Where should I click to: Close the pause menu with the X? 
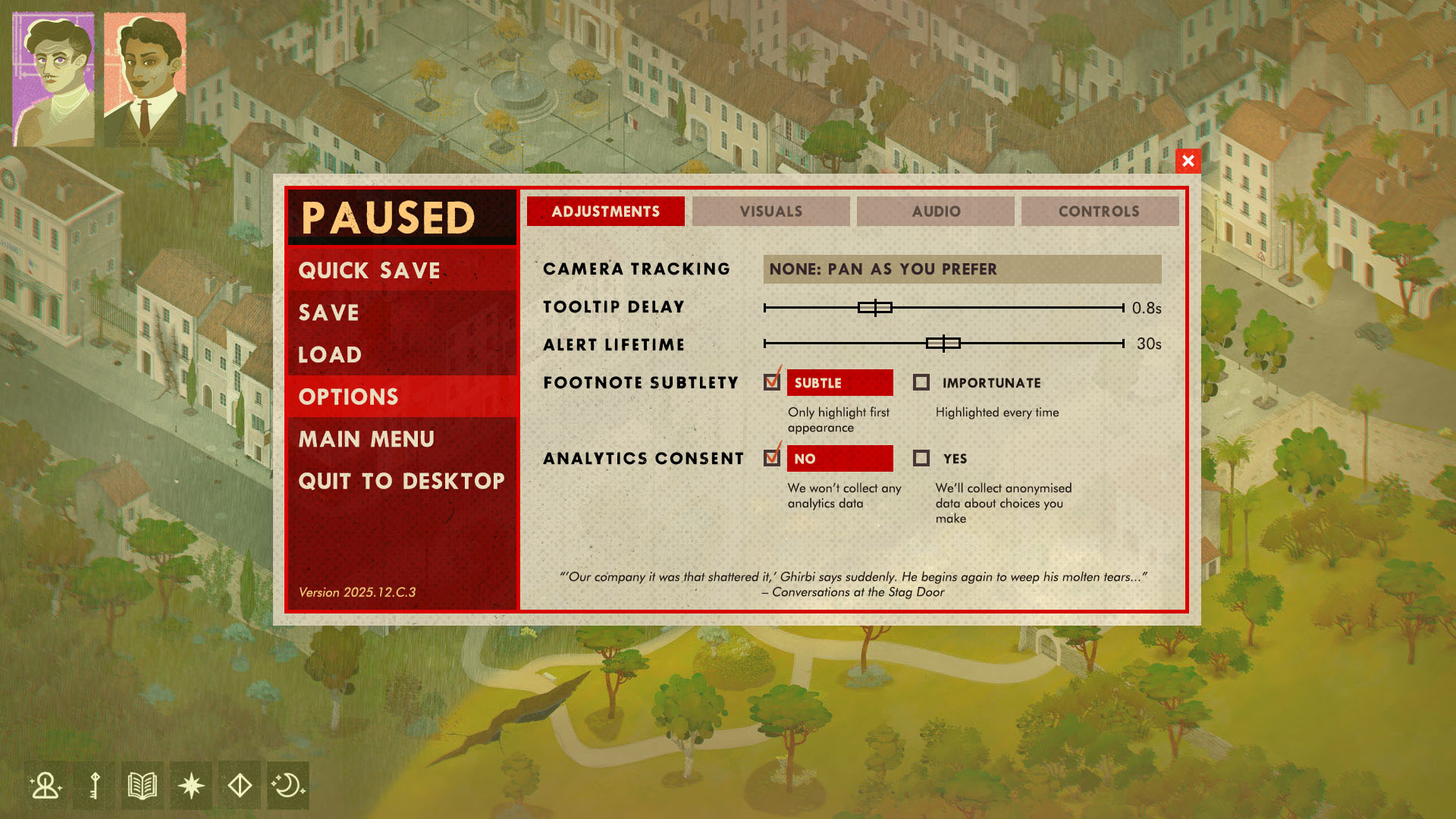point(1188,161)
